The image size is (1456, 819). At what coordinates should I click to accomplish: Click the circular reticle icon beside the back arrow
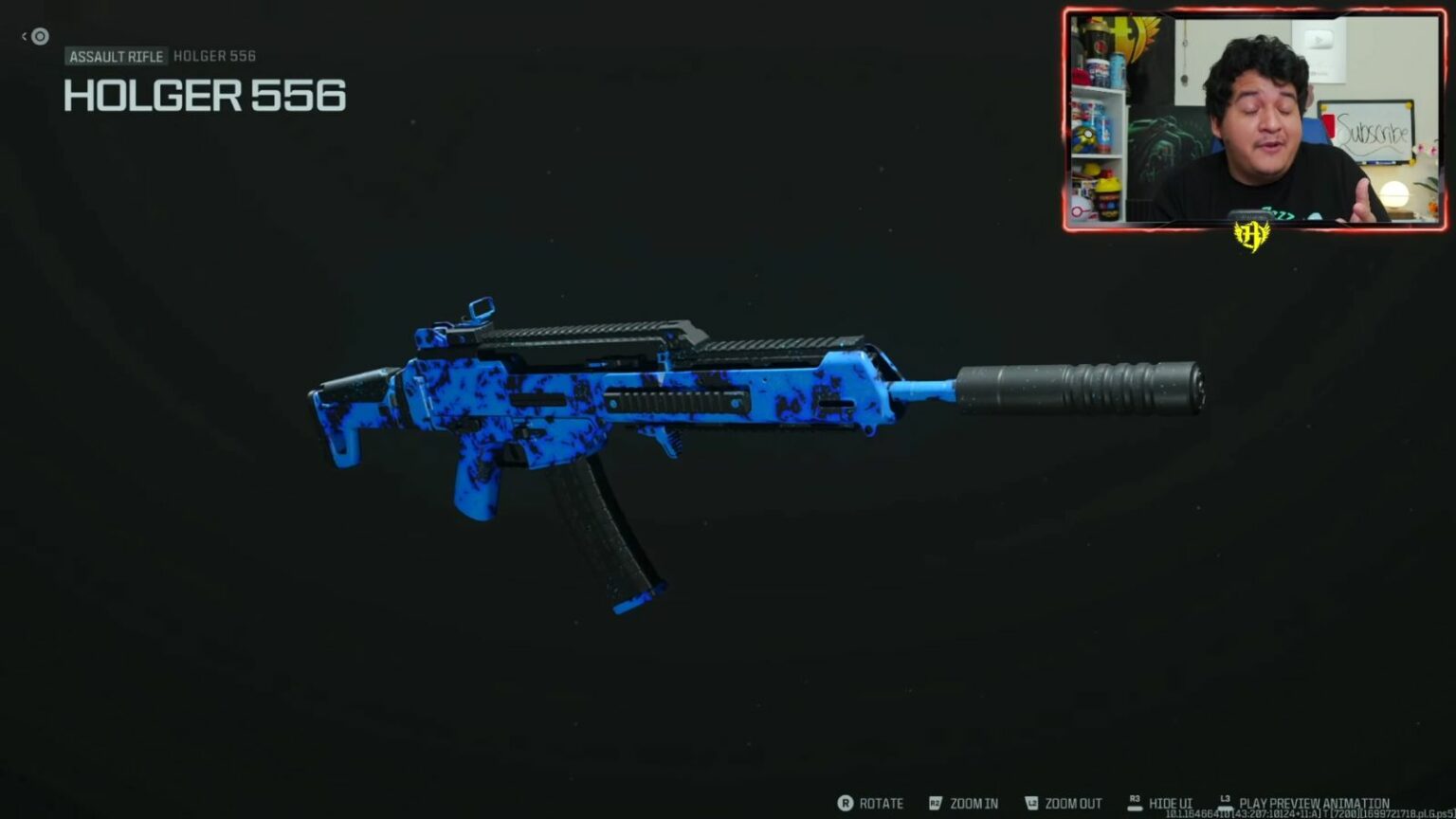pos(39,36)
